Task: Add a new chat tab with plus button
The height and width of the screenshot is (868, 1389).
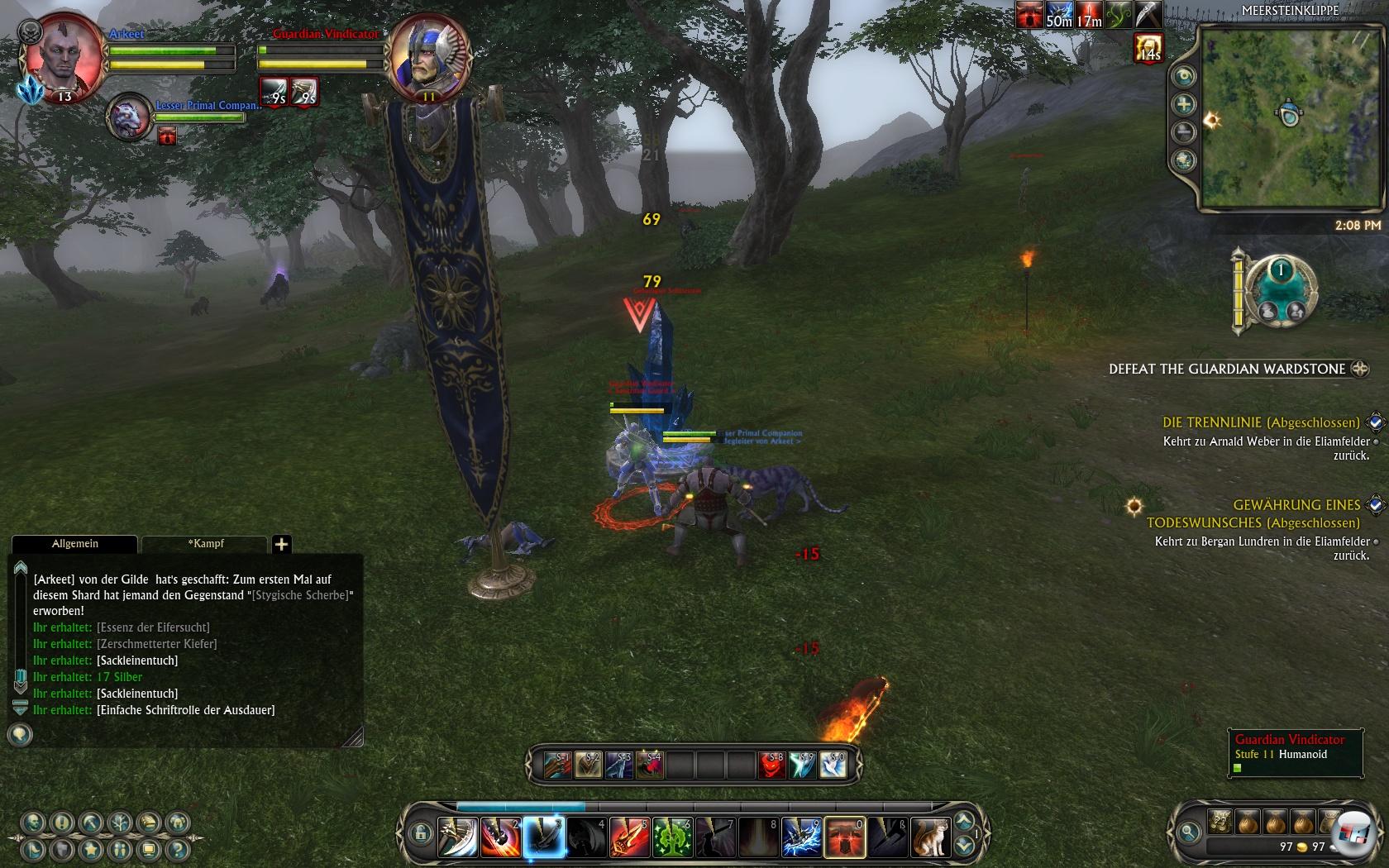Action: click(281, 544)
